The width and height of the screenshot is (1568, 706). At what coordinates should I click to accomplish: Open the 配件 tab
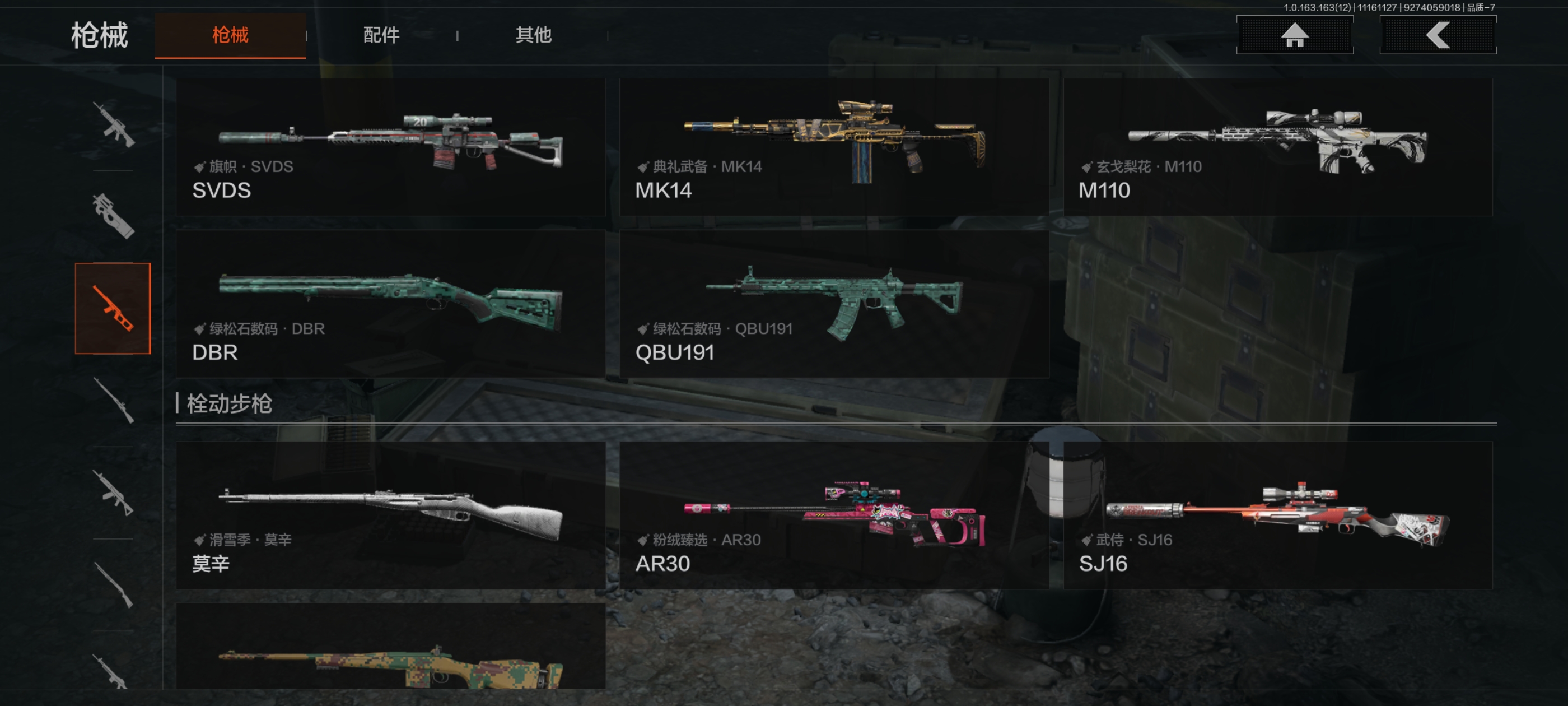(x=381, y=35)
